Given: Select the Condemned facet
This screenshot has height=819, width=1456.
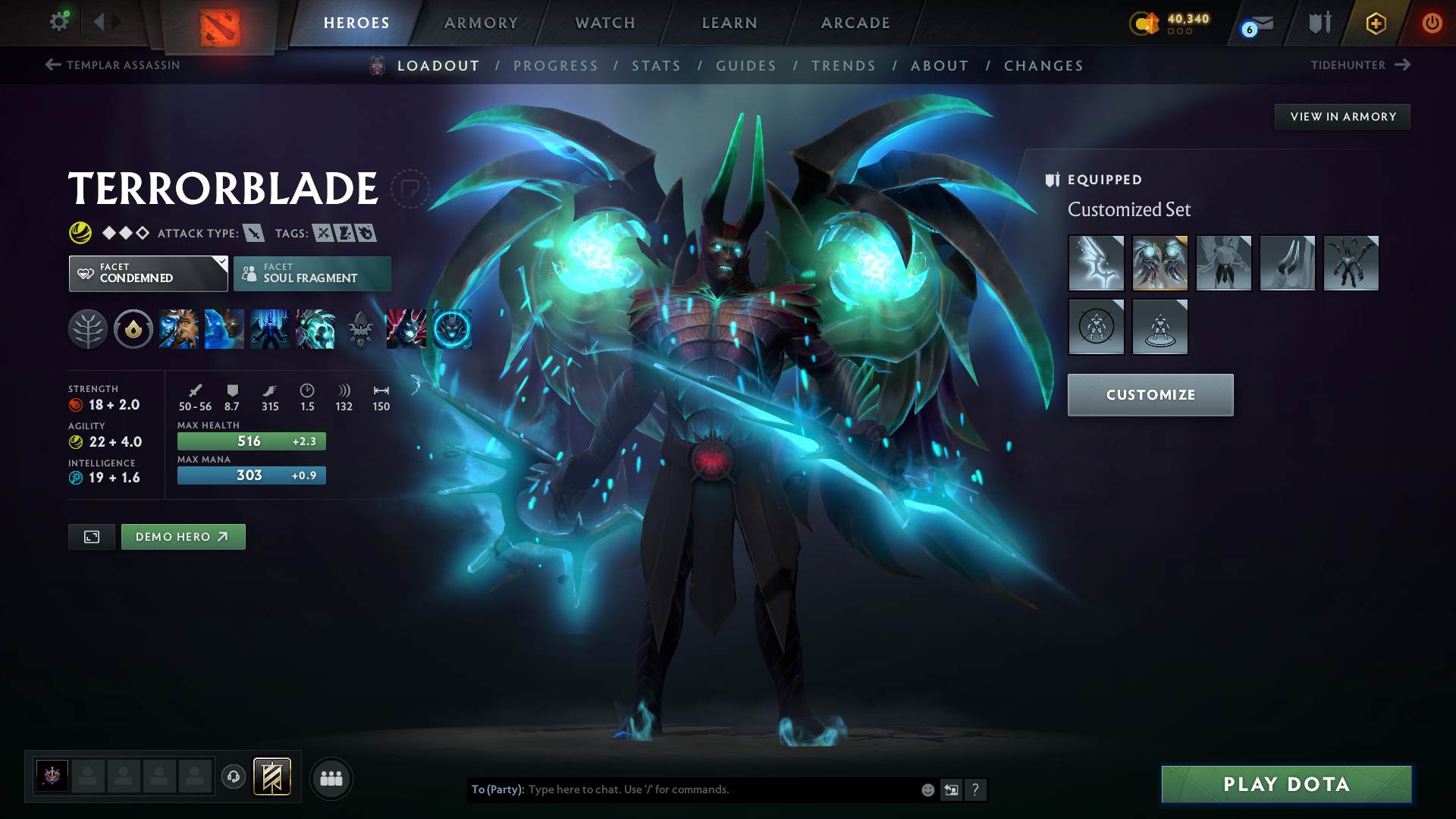Looking at the screenshot, I should [x=148, y=274].
